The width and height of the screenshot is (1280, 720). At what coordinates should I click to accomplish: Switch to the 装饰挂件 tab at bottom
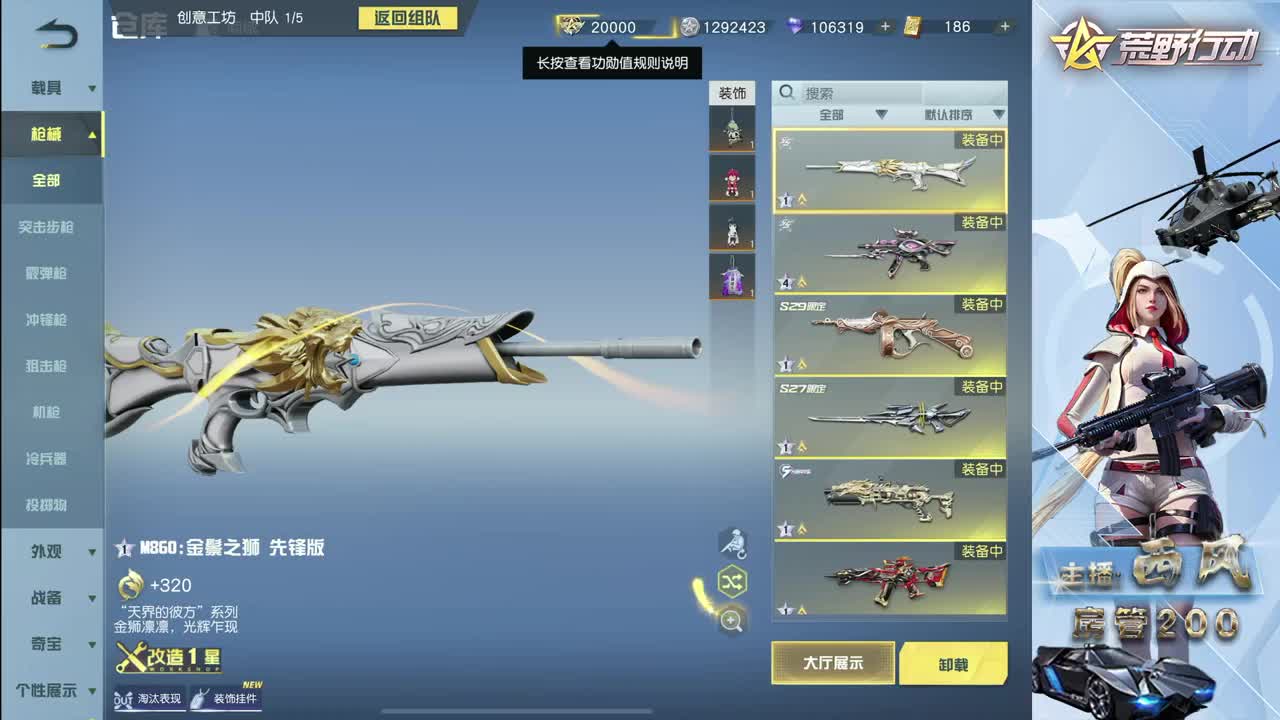coord(227,697)
